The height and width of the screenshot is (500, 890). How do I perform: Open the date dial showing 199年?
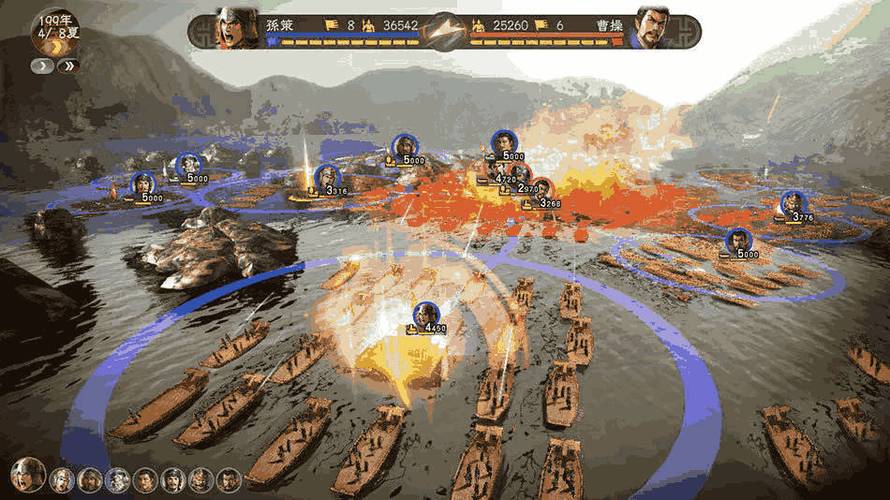tap(55, 30)
